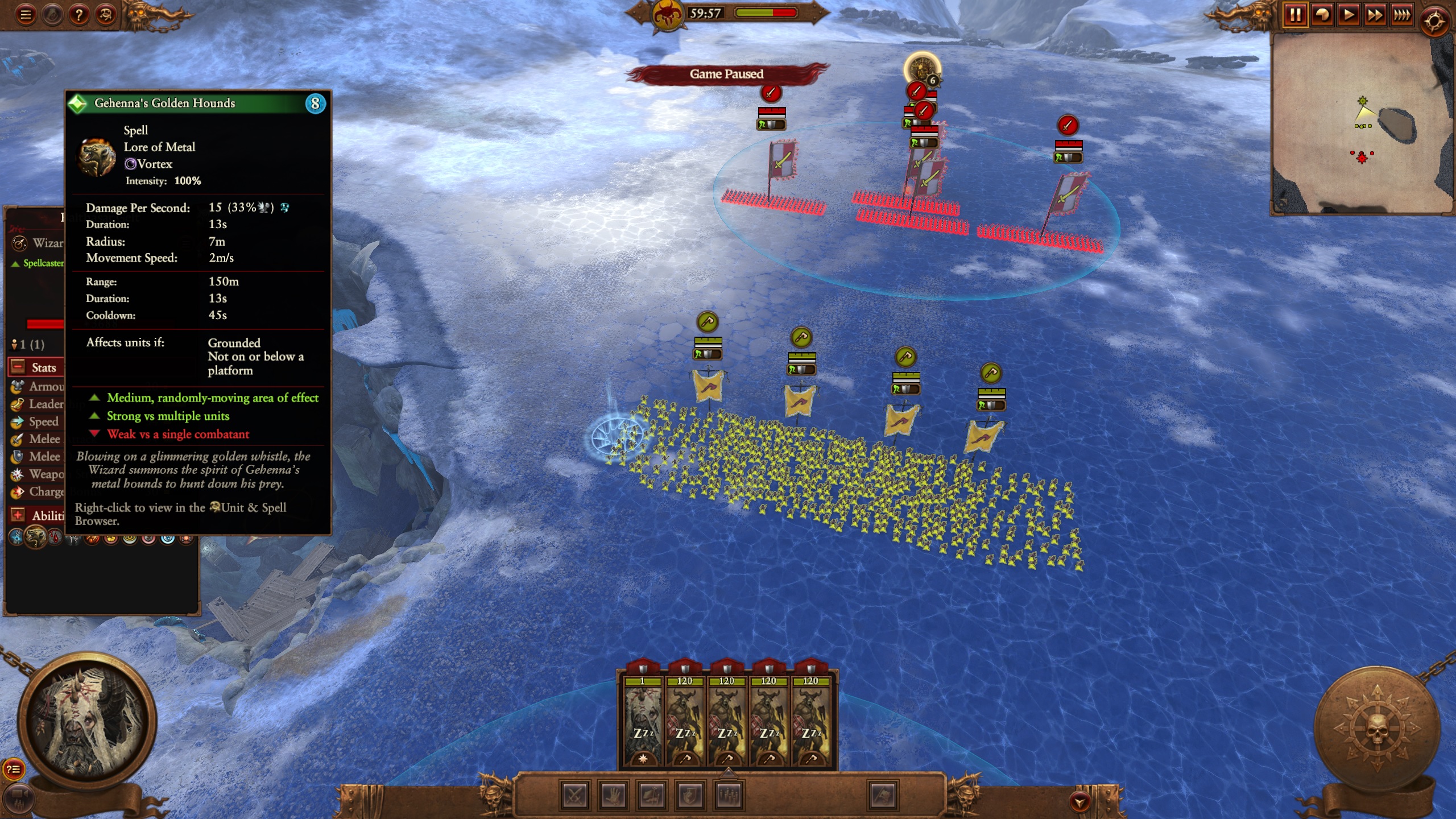The height and width of the screenshot is (819, 1456).
Task: Open the battle menu (hamburger icon)
Action: pos(25,15)
